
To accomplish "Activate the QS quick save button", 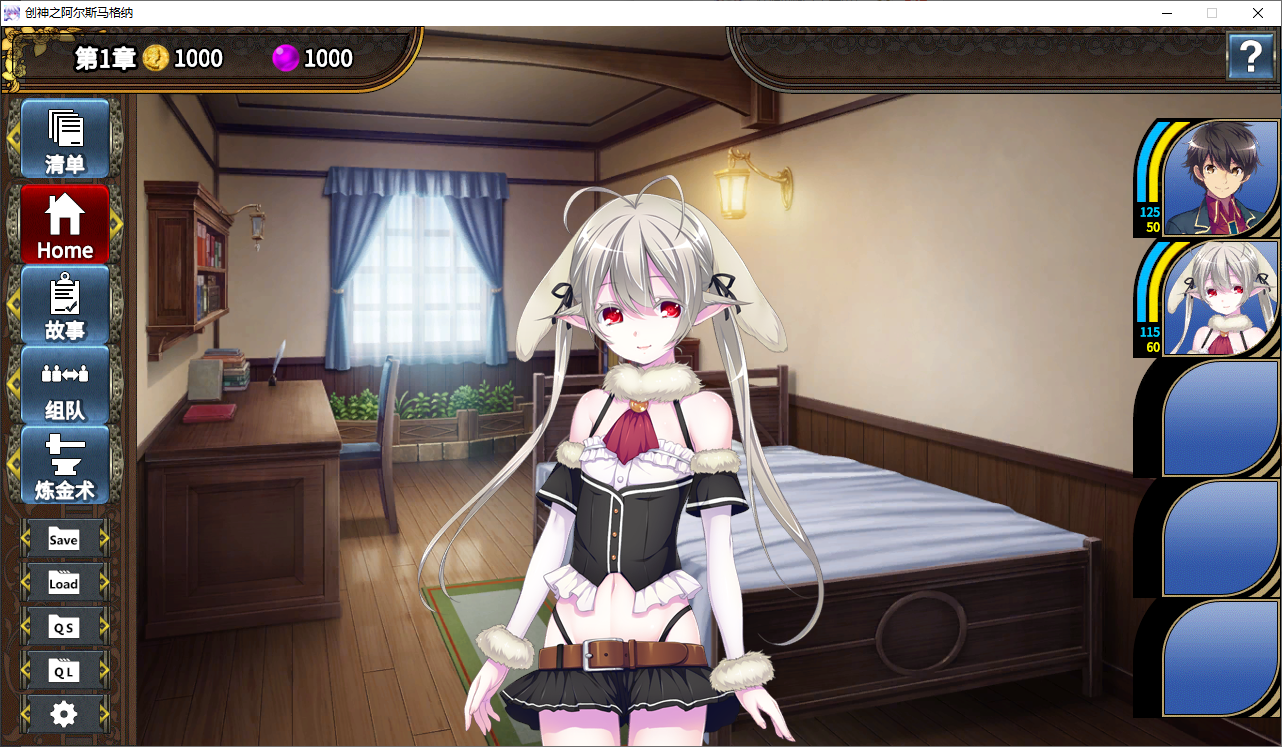I will tap(64, 627).
